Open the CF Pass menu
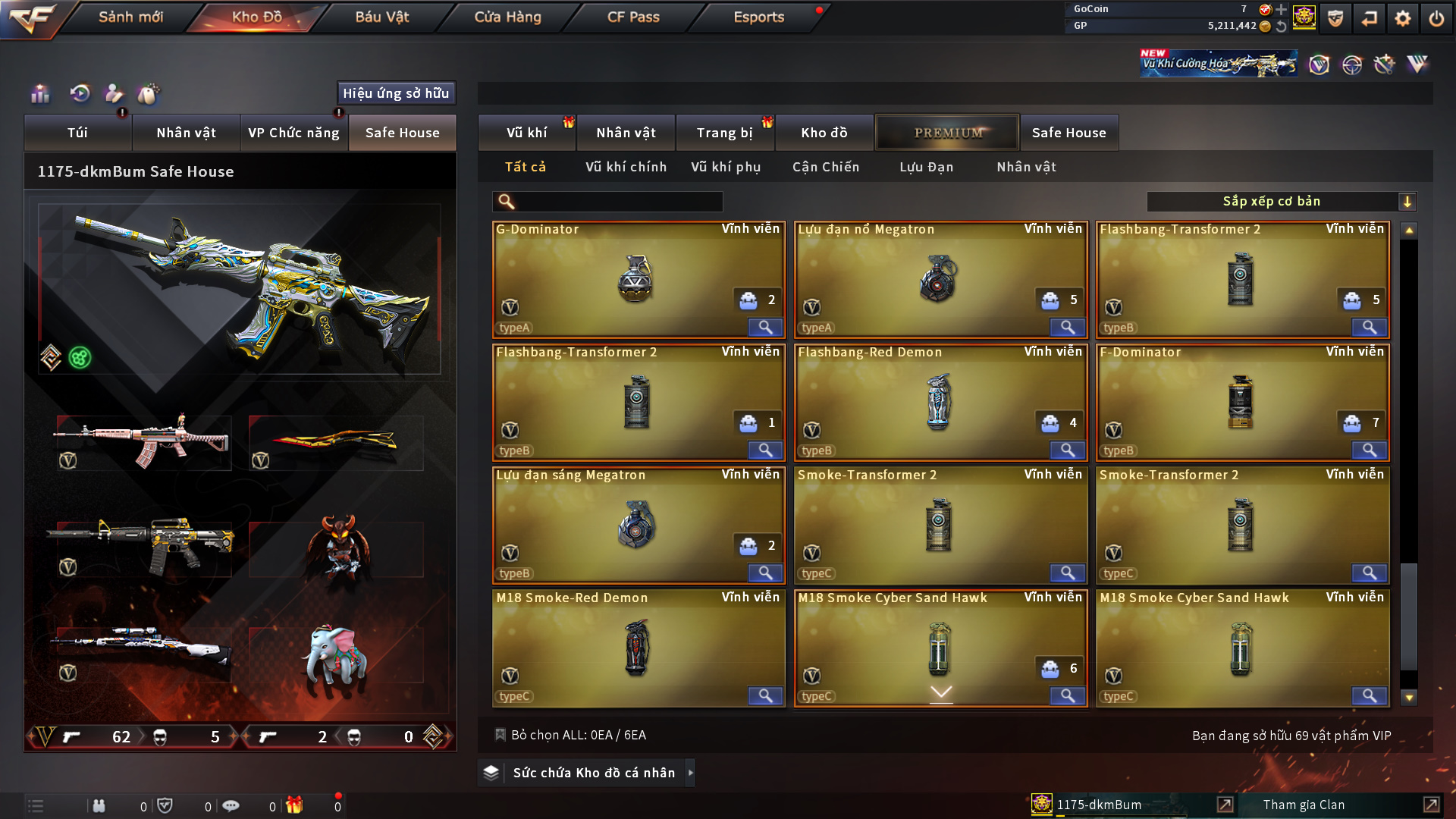 633,17
